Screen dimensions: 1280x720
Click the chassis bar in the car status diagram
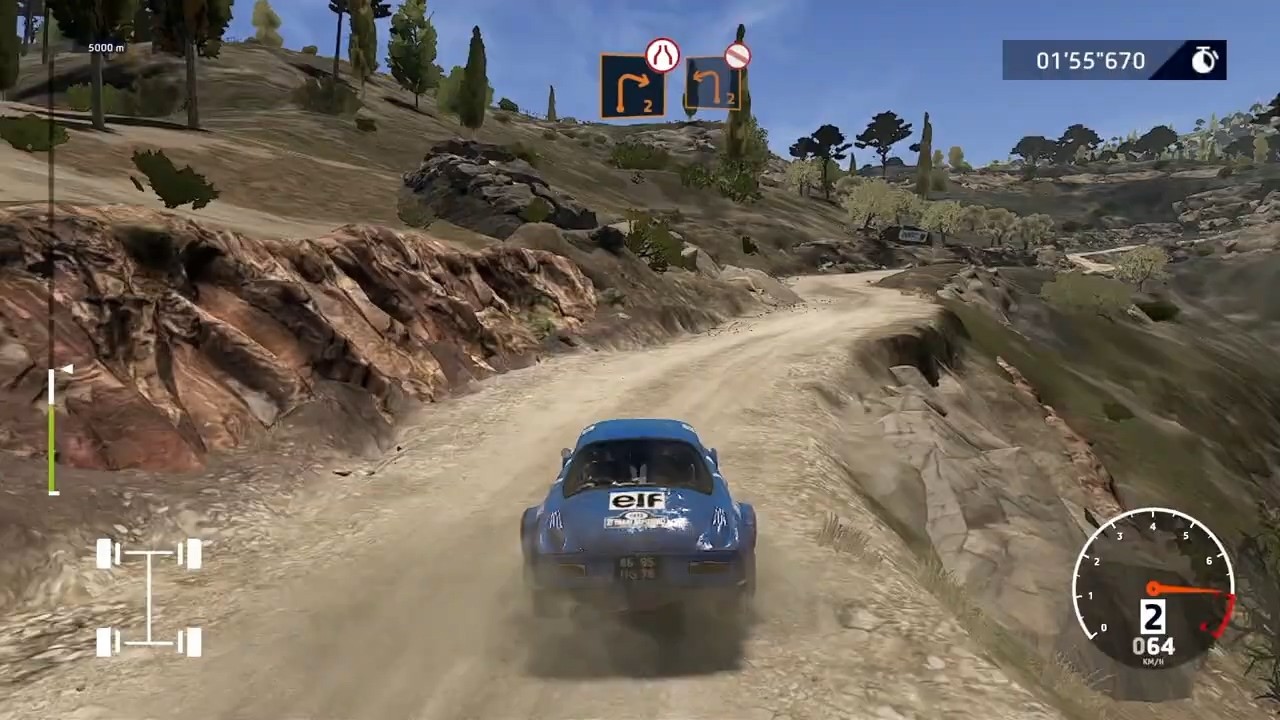pyautogui.click(x=148, y=597)
